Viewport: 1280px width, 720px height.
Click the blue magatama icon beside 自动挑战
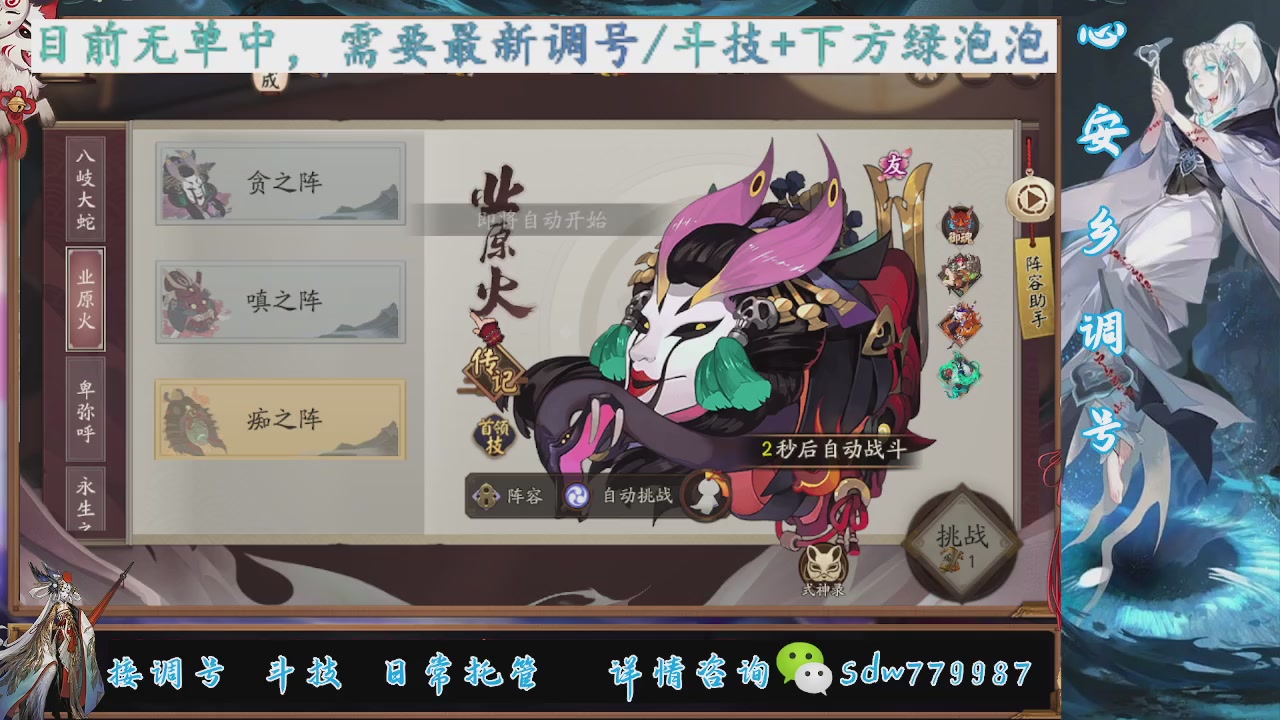click(x=578, y=496)
